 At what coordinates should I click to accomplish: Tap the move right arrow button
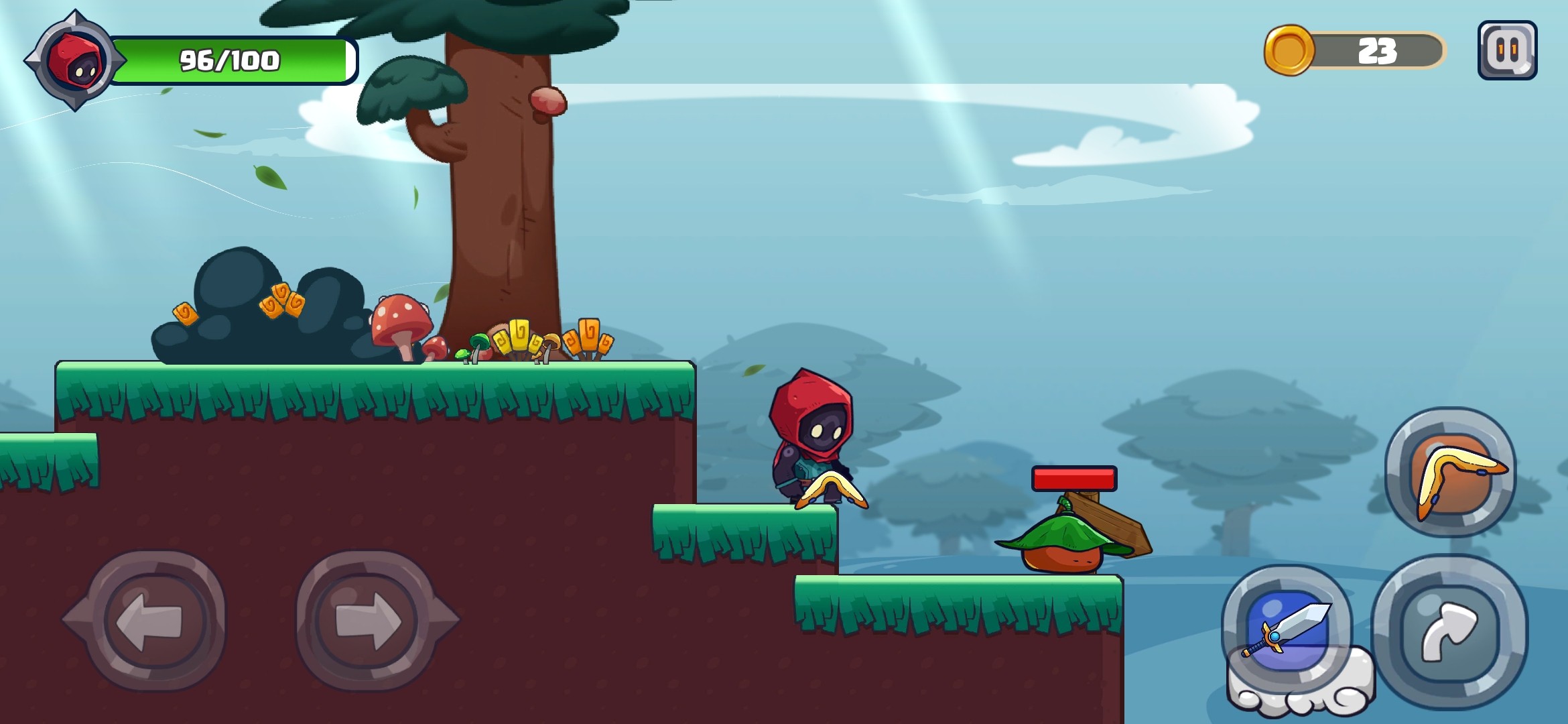click(x=369, y=621)
